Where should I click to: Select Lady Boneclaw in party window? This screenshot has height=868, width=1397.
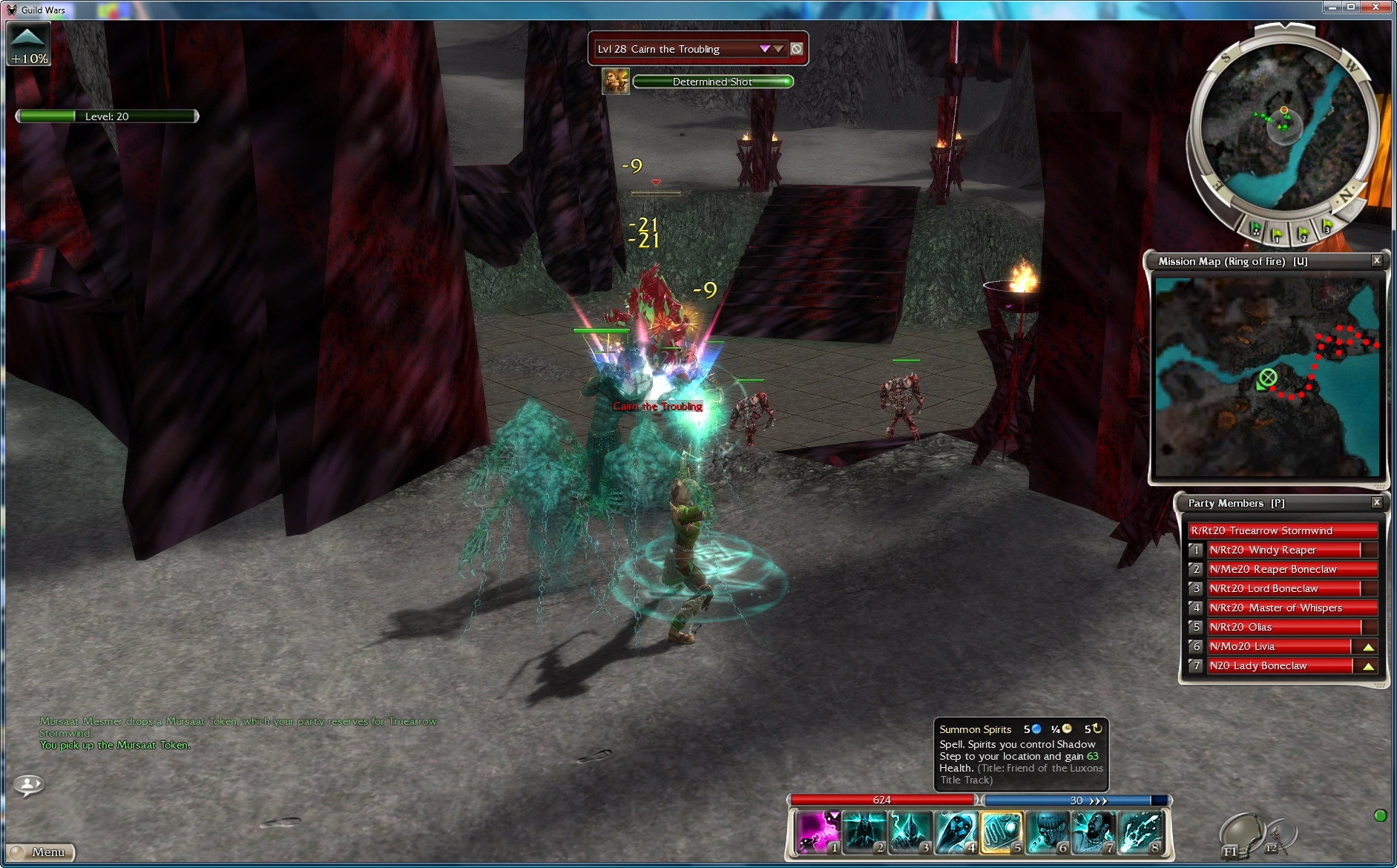pyautogui.click(x=1280, y=665)
